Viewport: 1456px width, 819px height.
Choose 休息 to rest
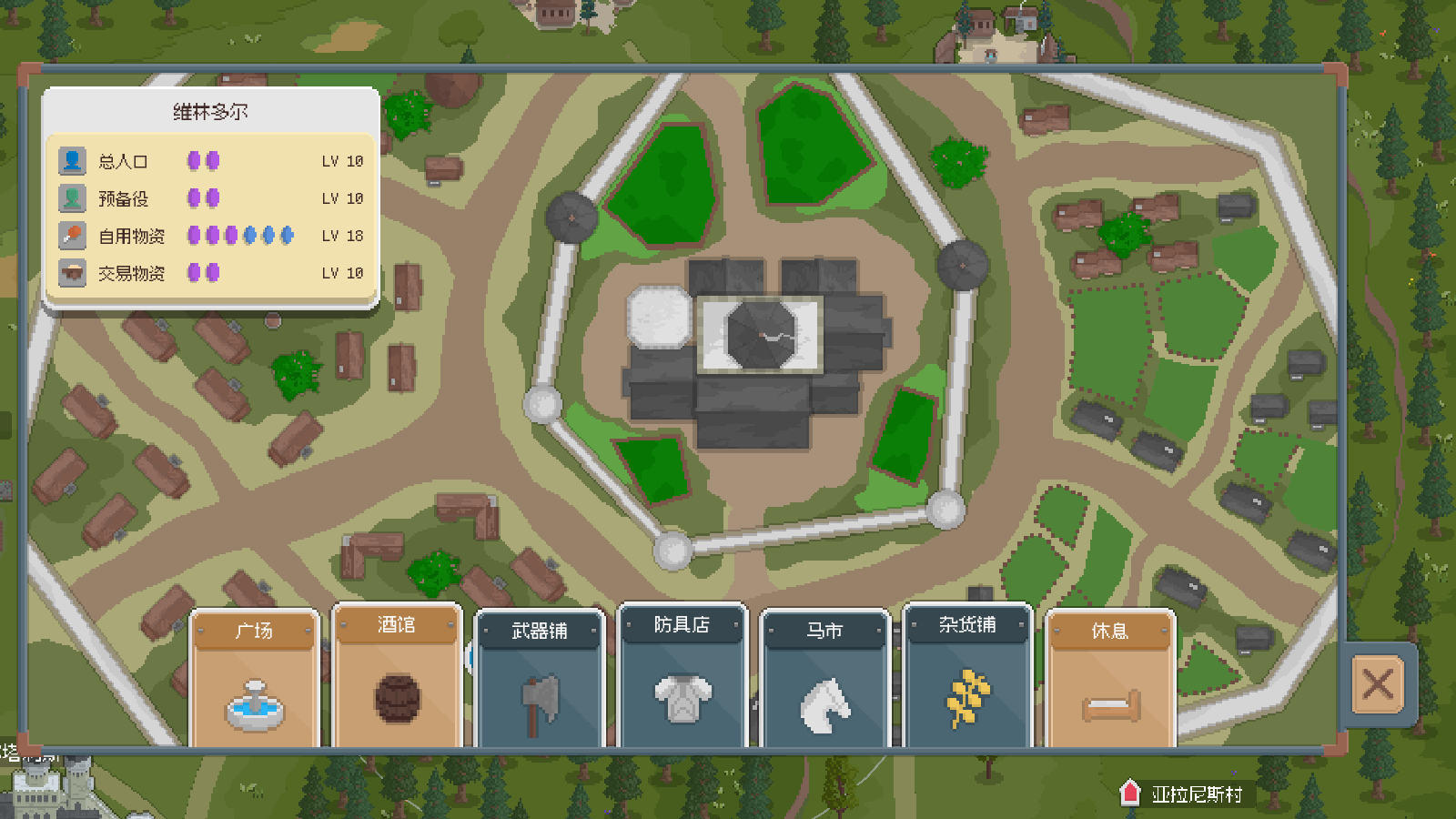tap(1110, 681)
